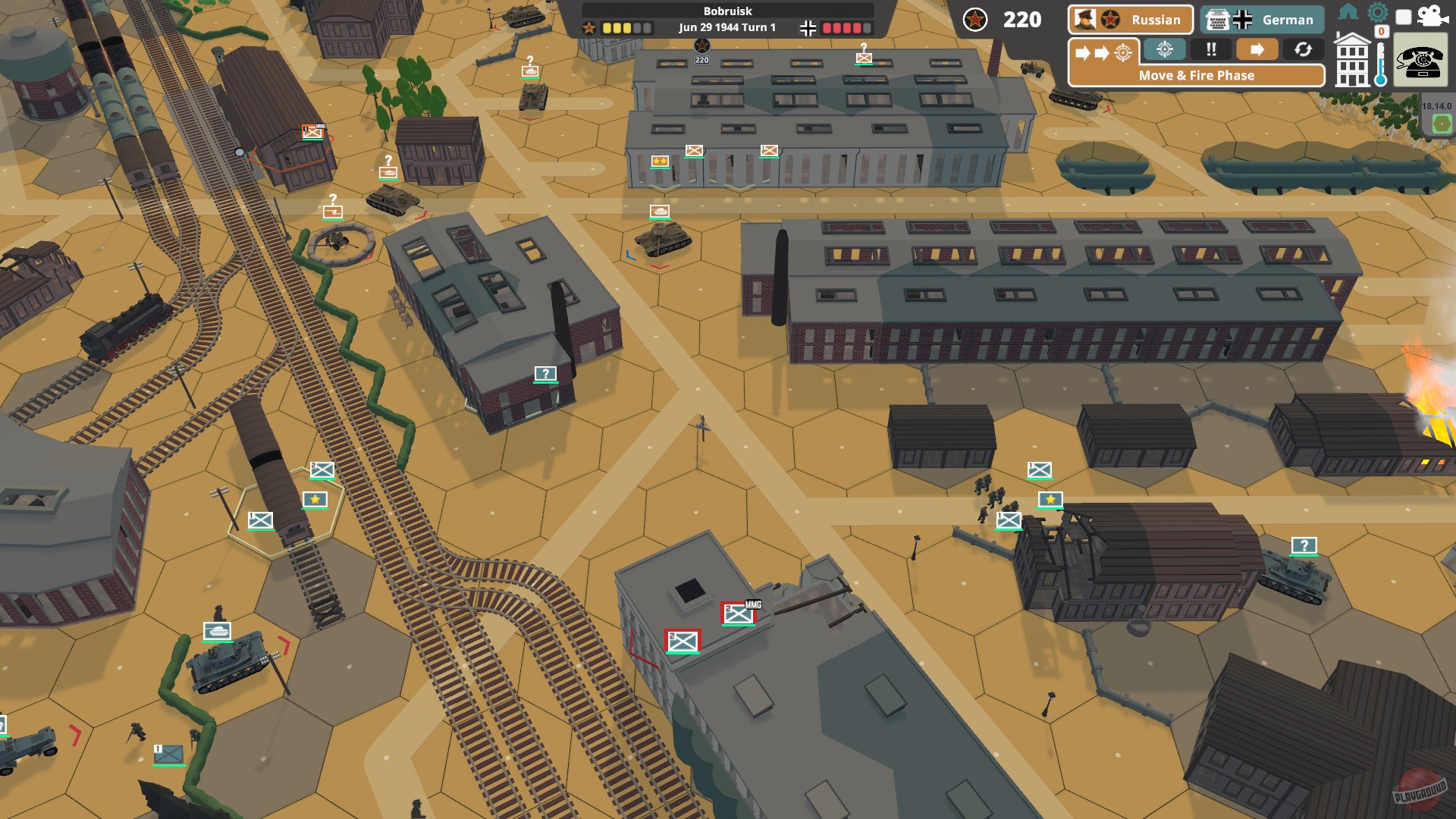The height and width of the screenshot is (819, 1456).
Task: Select the teal crosshair fire mode icon
Action: (1164, 49)
